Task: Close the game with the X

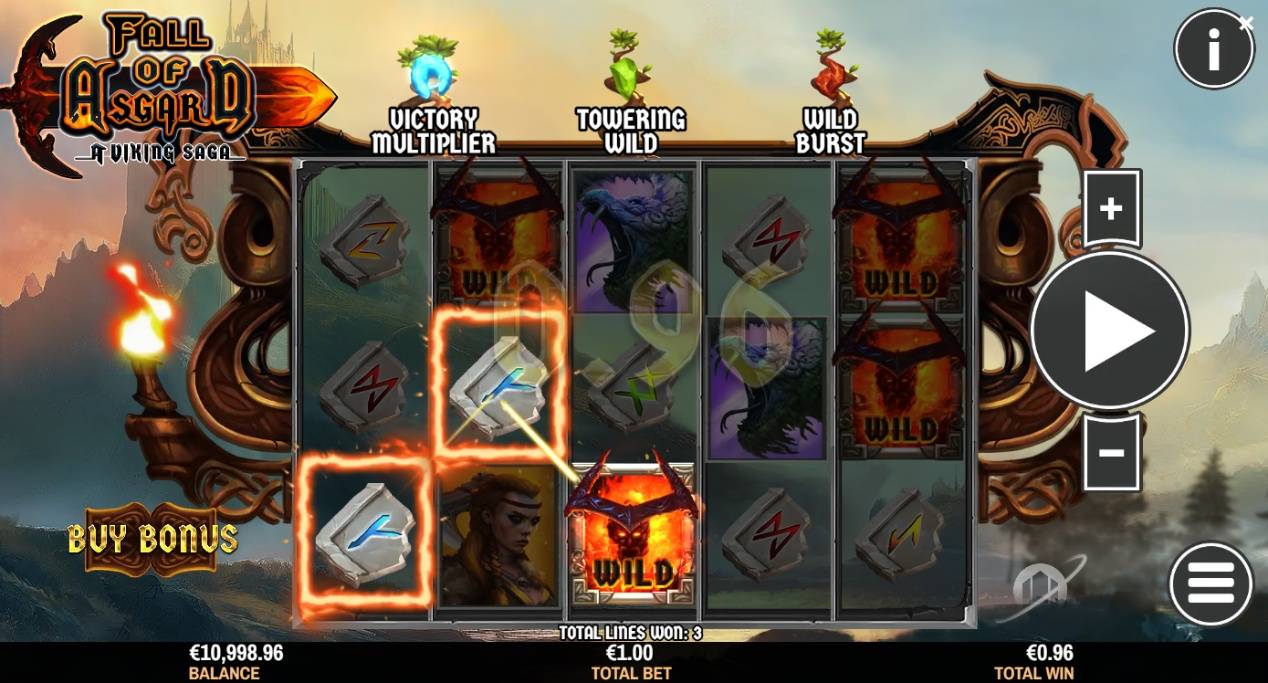Action: pyautogui.click(x=1246, y=22)
